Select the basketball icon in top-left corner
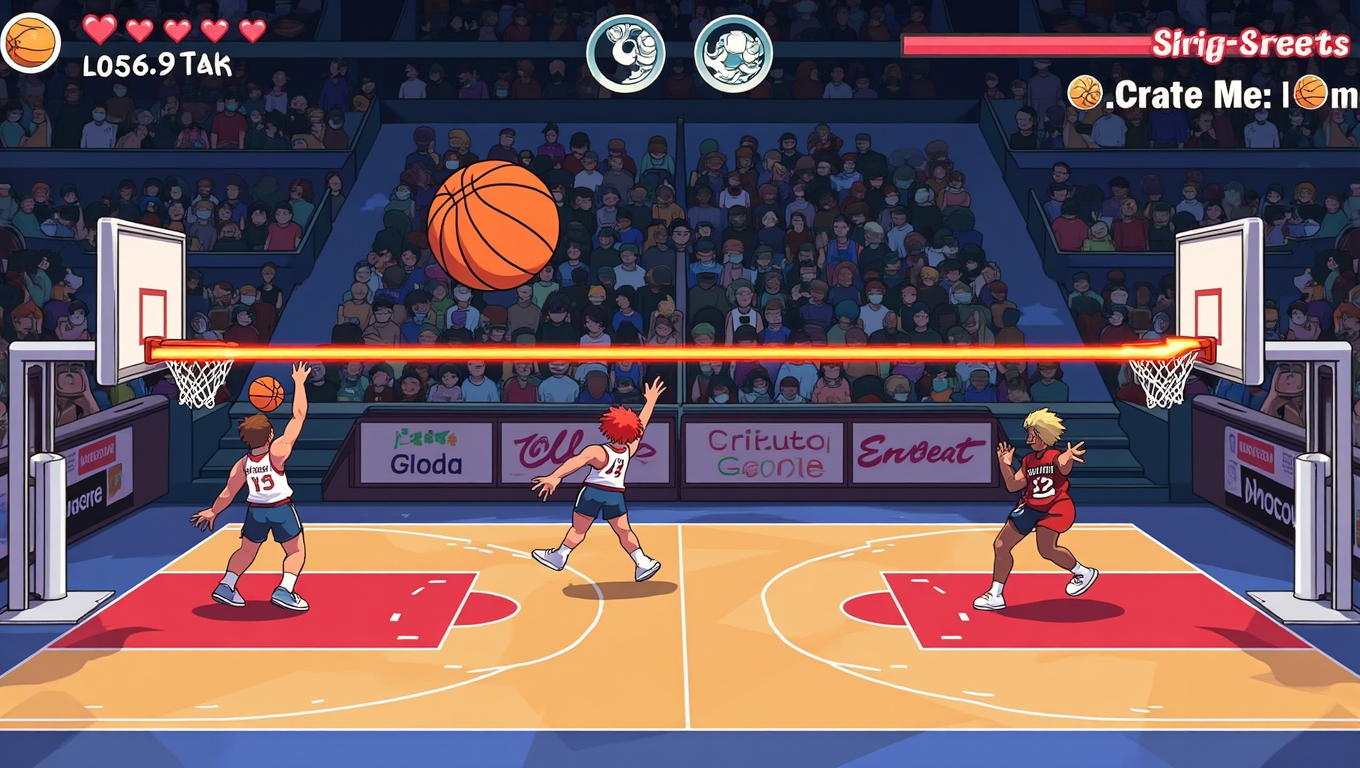 tap(30, 42)
